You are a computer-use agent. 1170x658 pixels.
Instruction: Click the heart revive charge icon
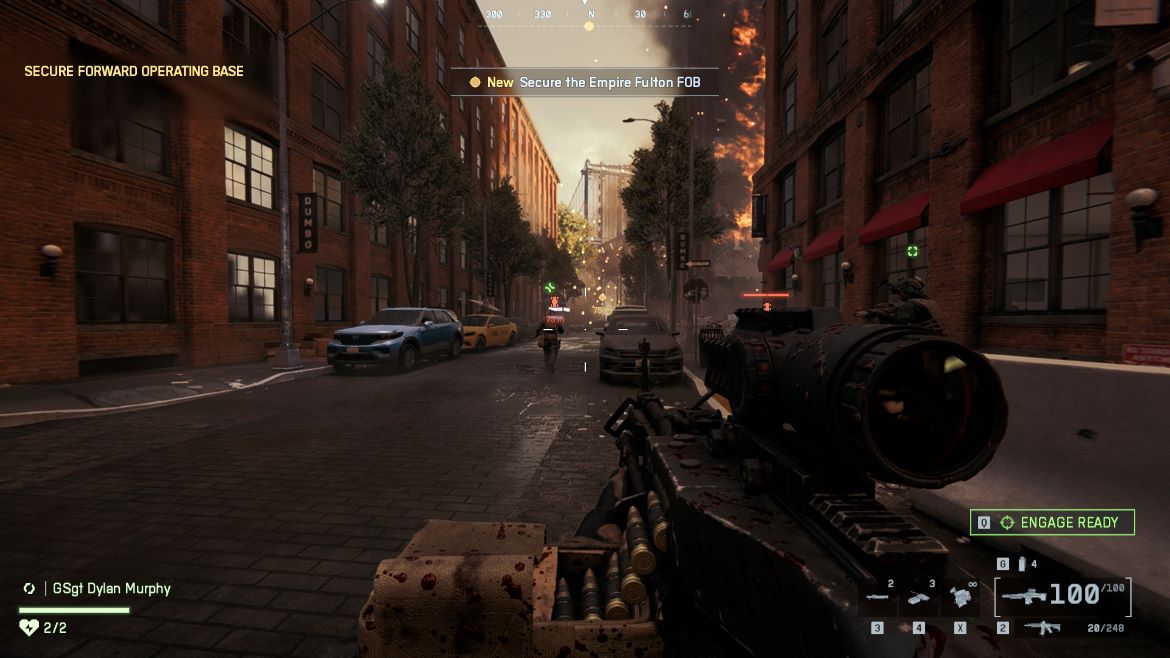point(28,628)
